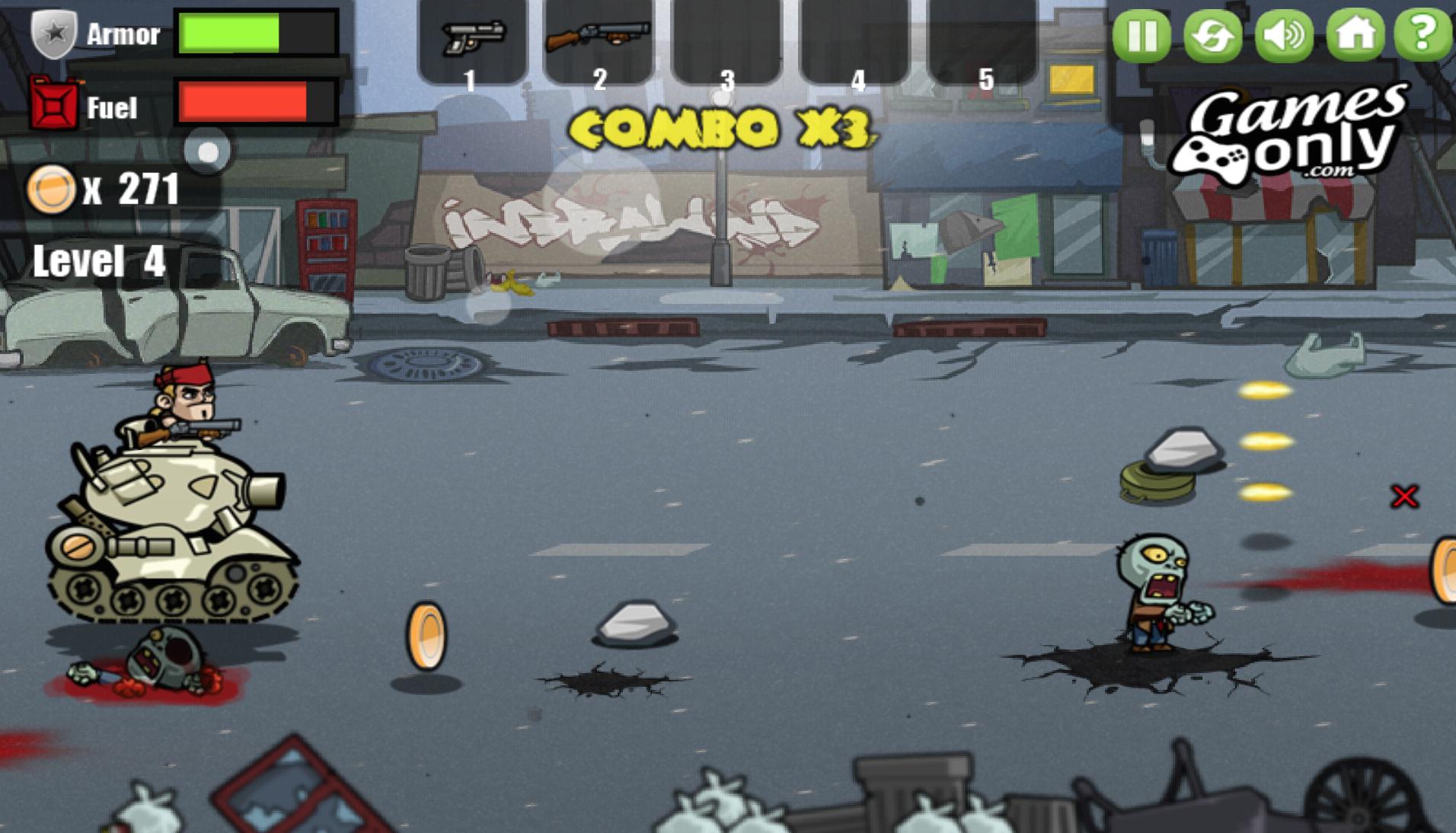Viewport: 1456px width, 833px height.
Task: Select the shotgun in weapon slot 2
Action: click(602, 38)
